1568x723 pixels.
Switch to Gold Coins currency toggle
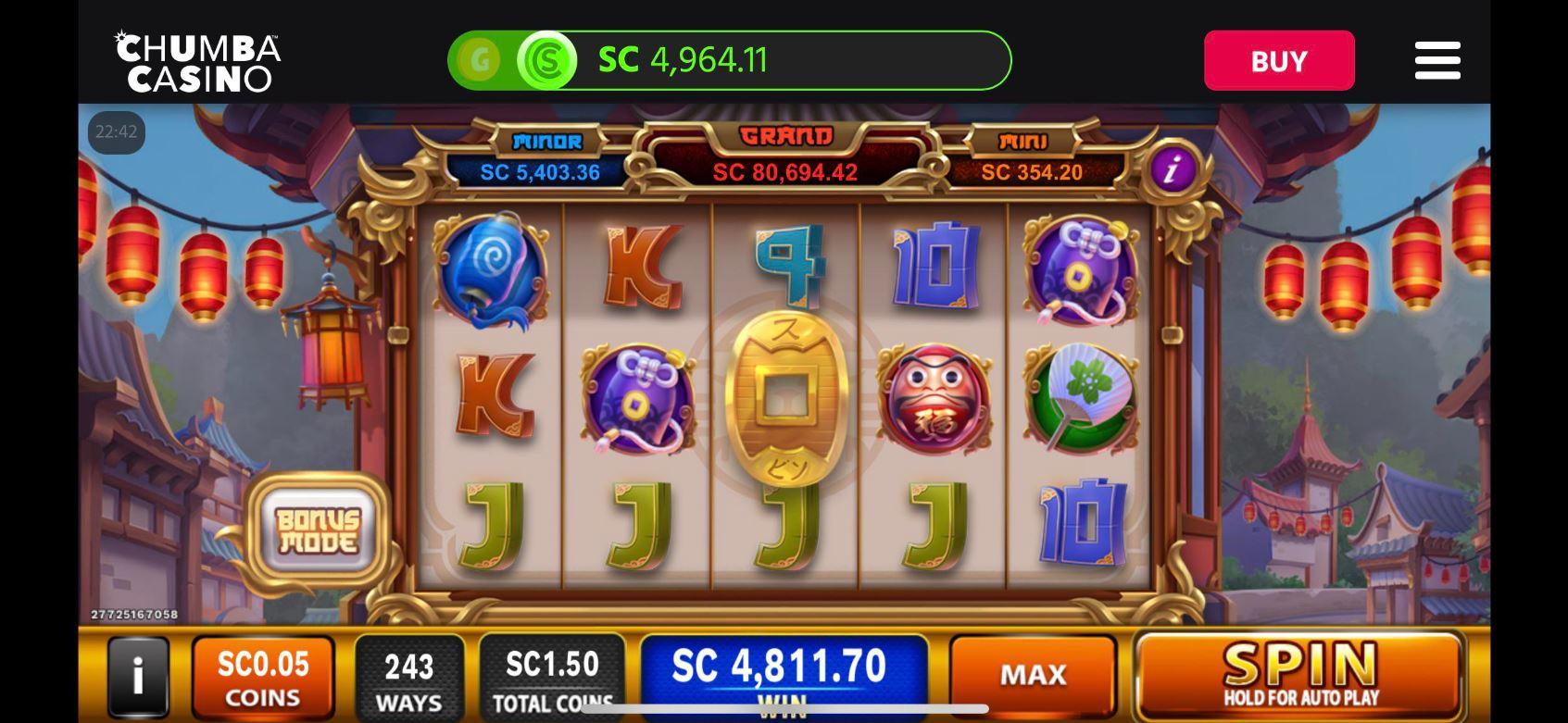coord(480,61)
